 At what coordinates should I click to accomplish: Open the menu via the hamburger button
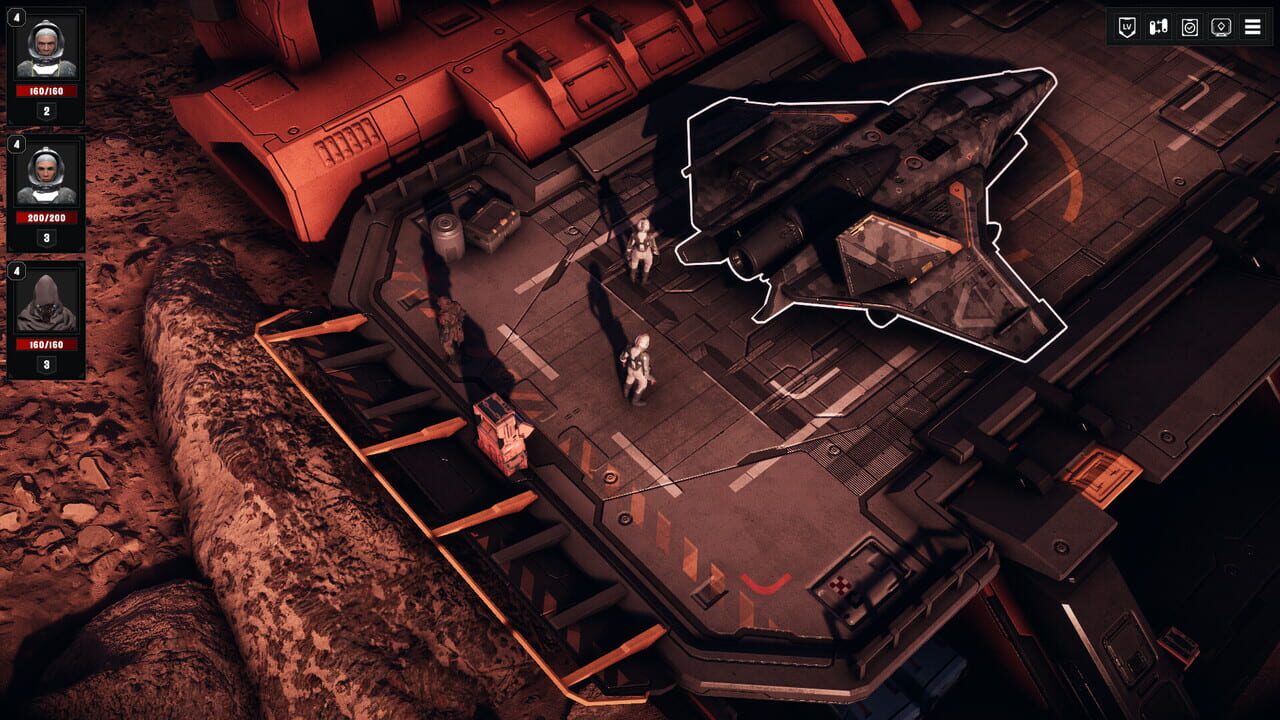point(1252,26)
